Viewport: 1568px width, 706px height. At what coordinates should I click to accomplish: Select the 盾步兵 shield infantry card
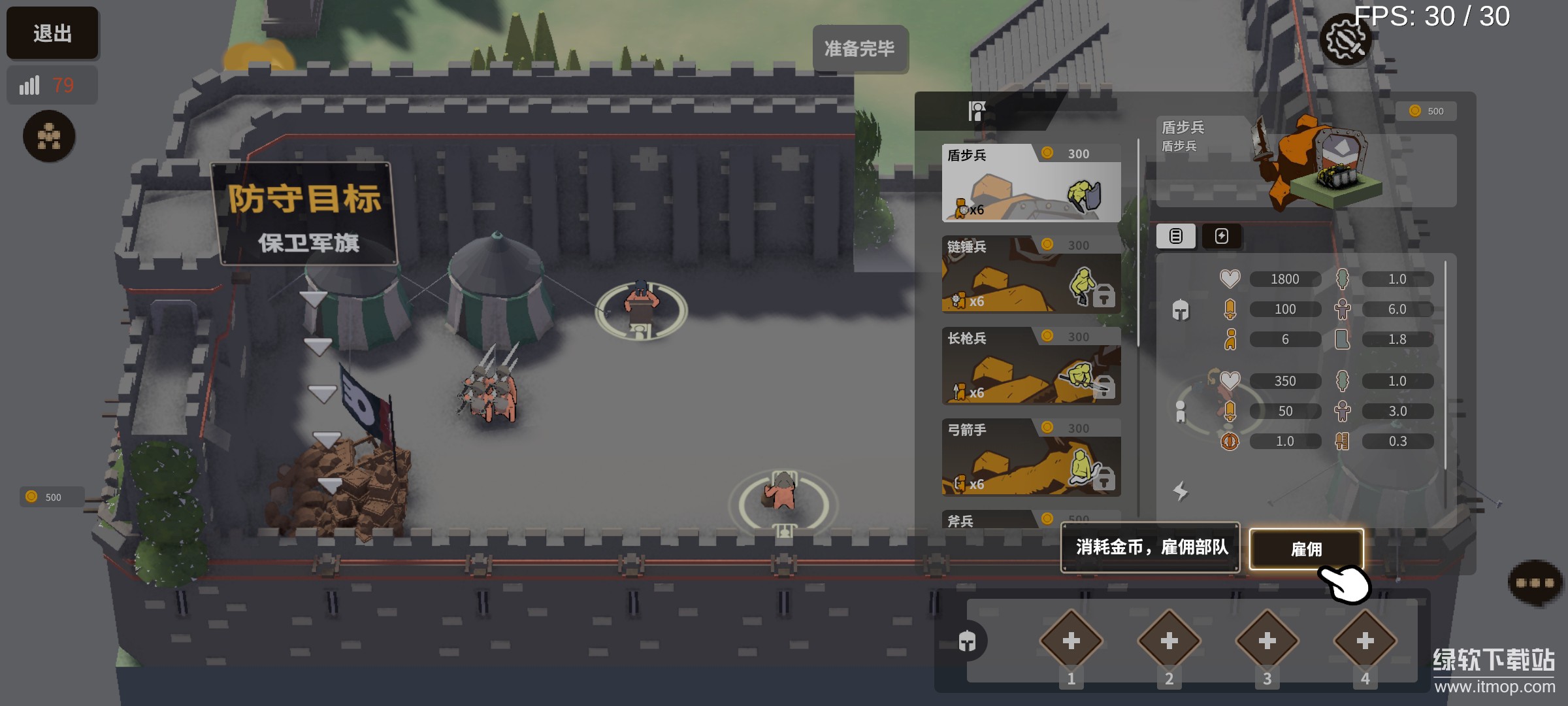pyautogui.click(x=1031, y=183)
